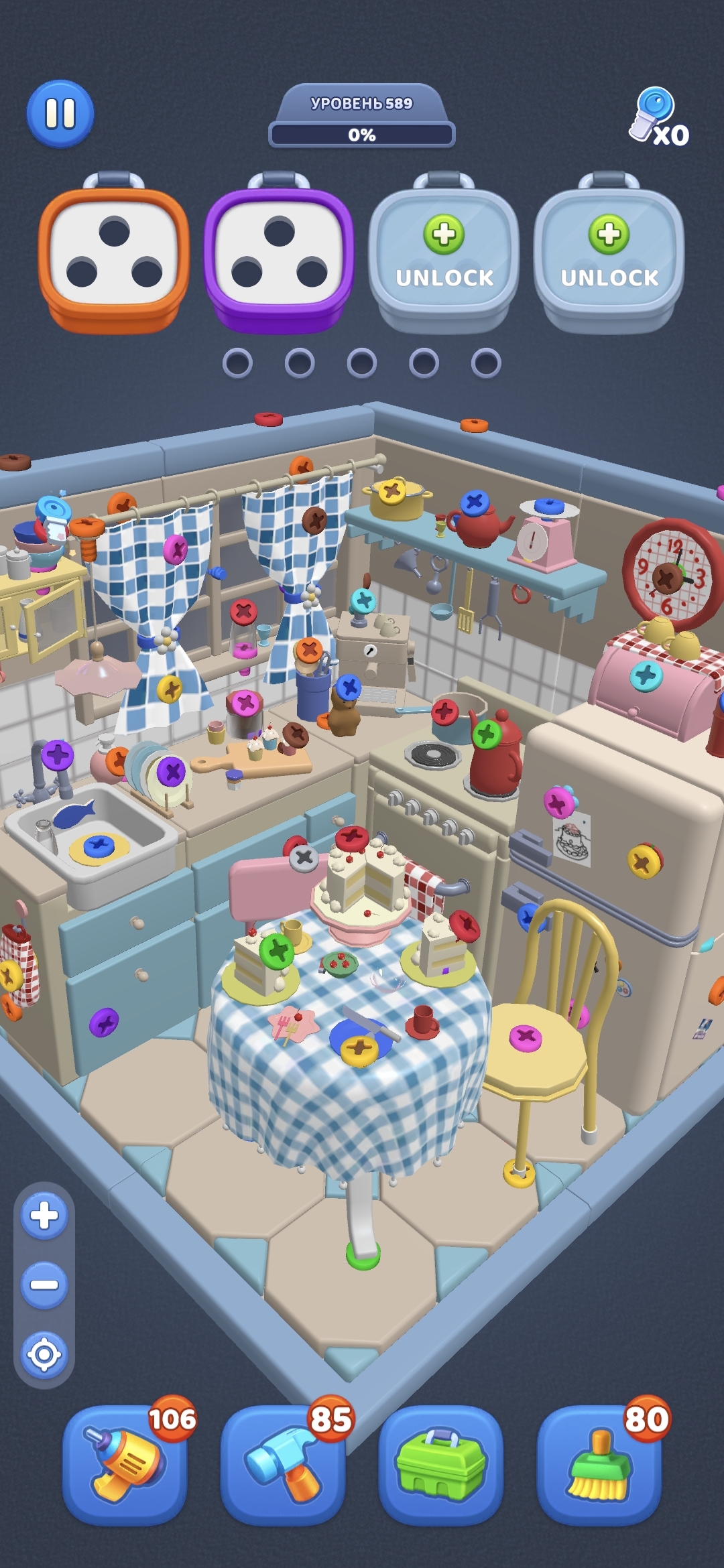Viewport: 724px width, 1568px height.
Task: Open the green toolbox booster
Action: (x=441, y=1464)
